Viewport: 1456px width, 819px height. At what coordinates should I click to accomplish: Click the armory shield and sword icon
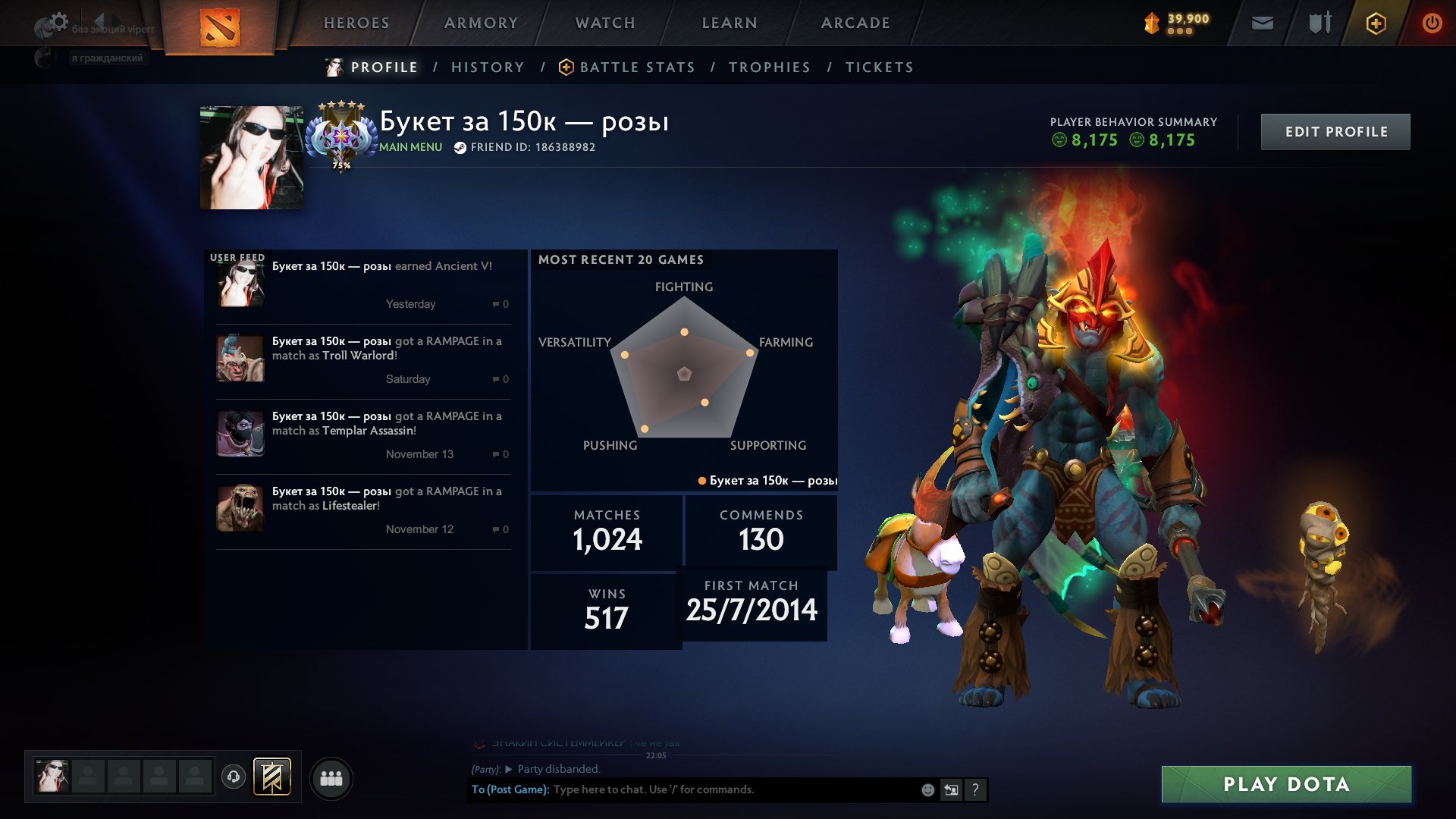(1319, 23)
